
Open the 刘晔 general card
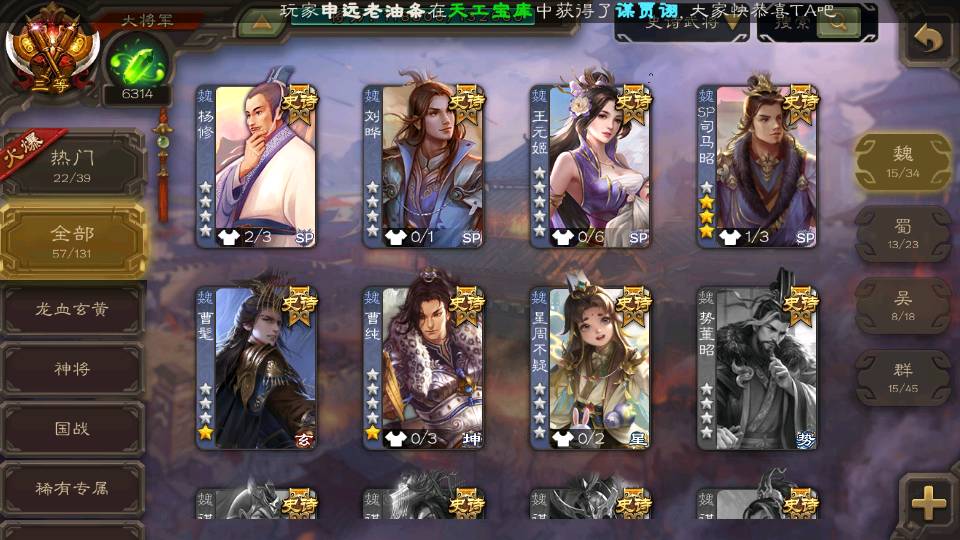(424, 166)
